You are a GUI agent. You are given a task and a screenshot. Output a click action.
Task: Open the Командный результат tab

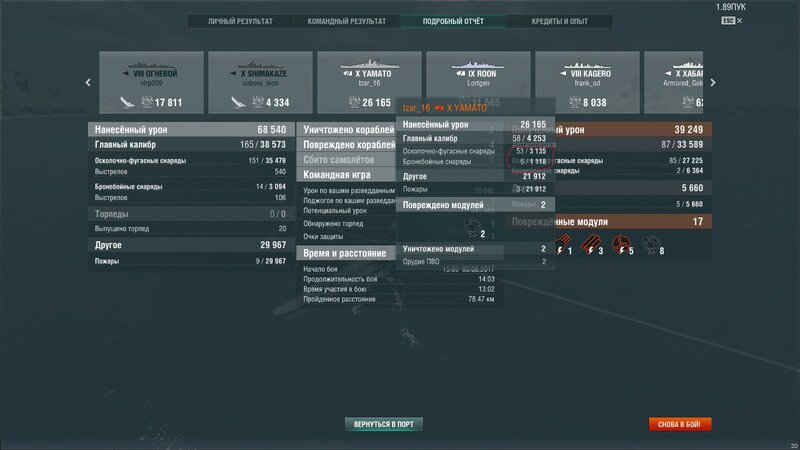[x=349, y=20]
